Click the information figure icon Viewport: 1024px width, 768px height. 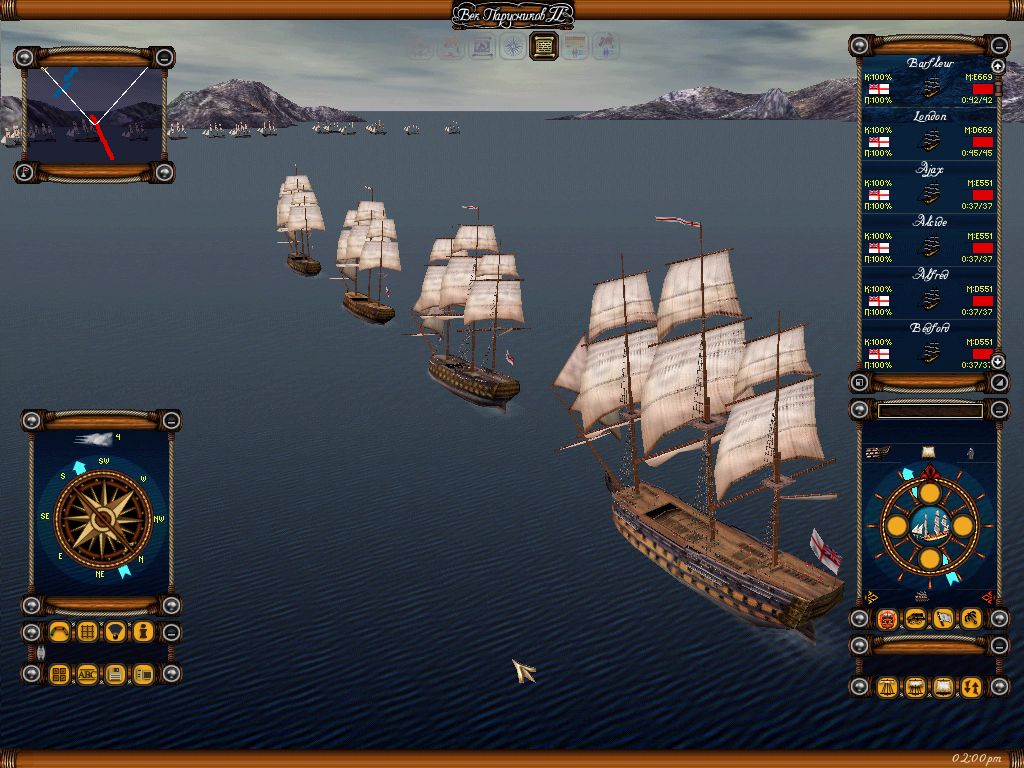coord(143,632)
